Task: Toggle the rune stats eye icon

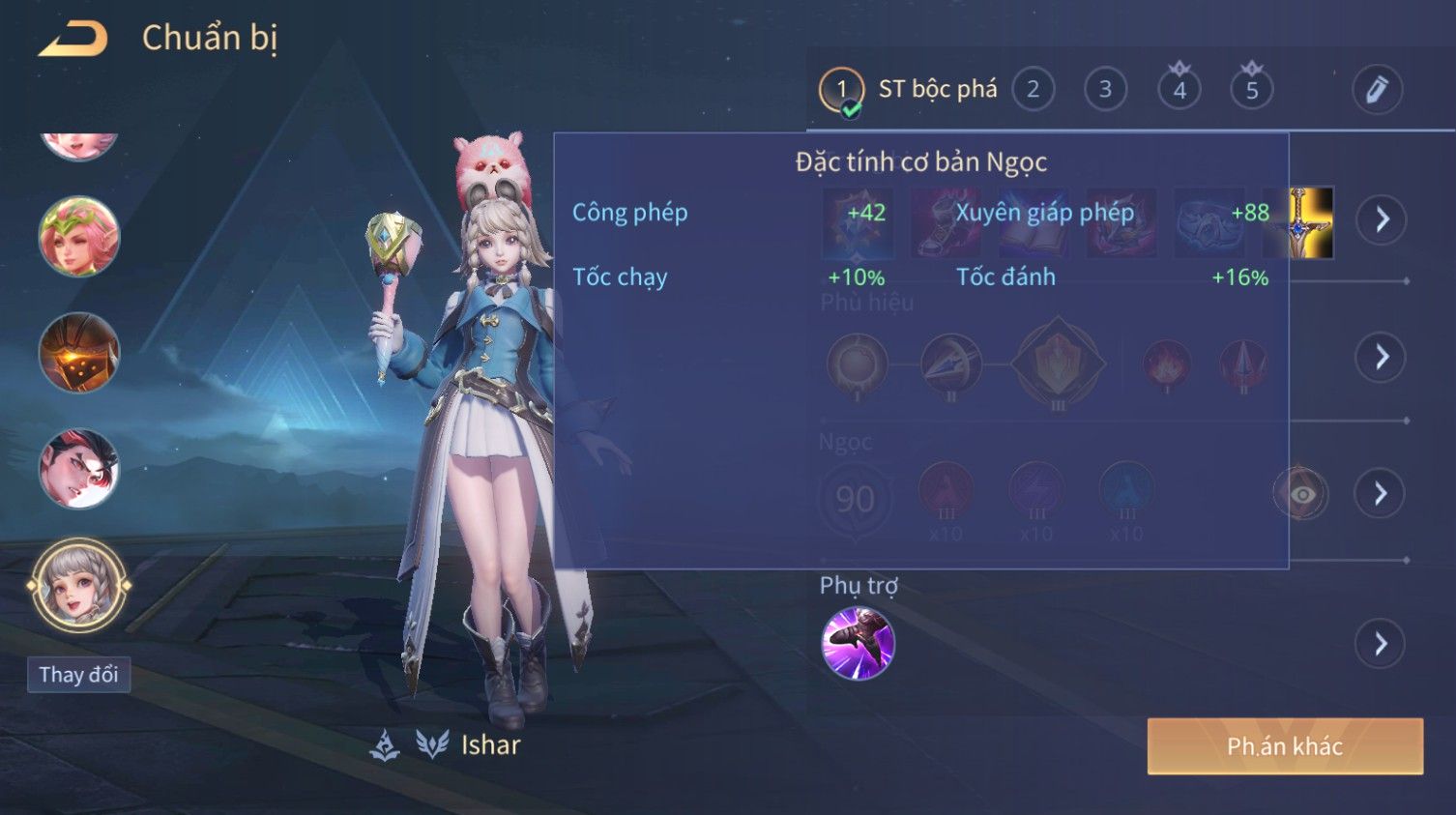Action: (x=1301, y=494)
